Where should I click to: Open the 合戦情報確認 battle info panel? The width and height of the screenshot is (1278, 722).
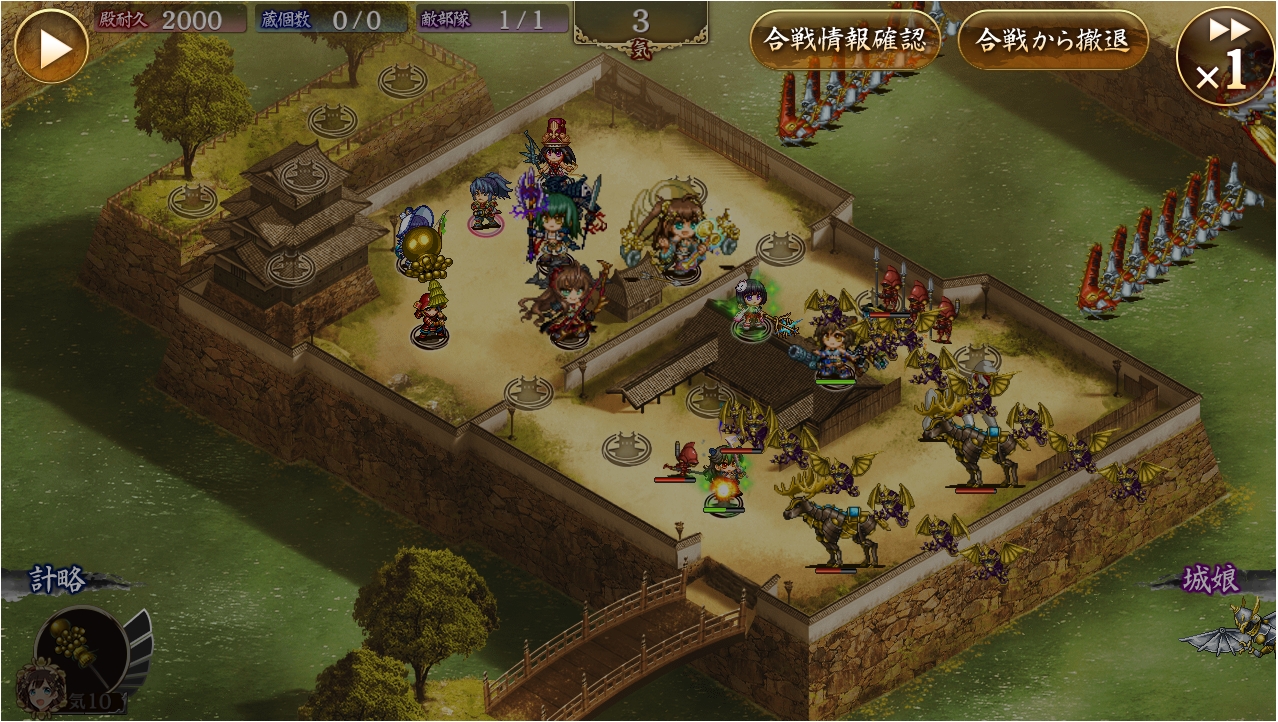click(845, 40)
